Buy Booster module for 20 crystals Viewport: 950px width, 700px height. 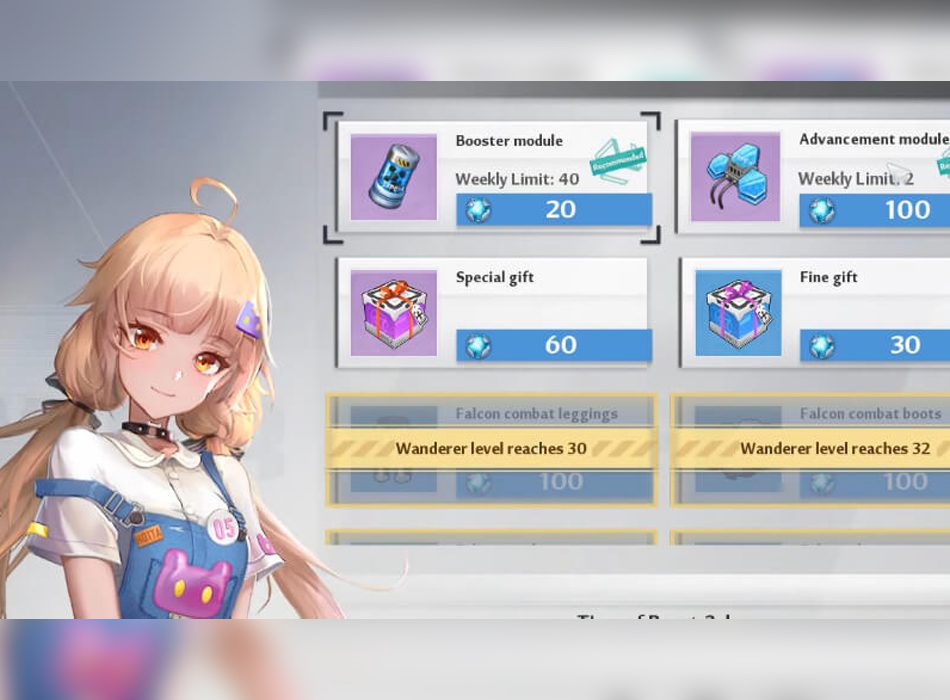(554, 210)
